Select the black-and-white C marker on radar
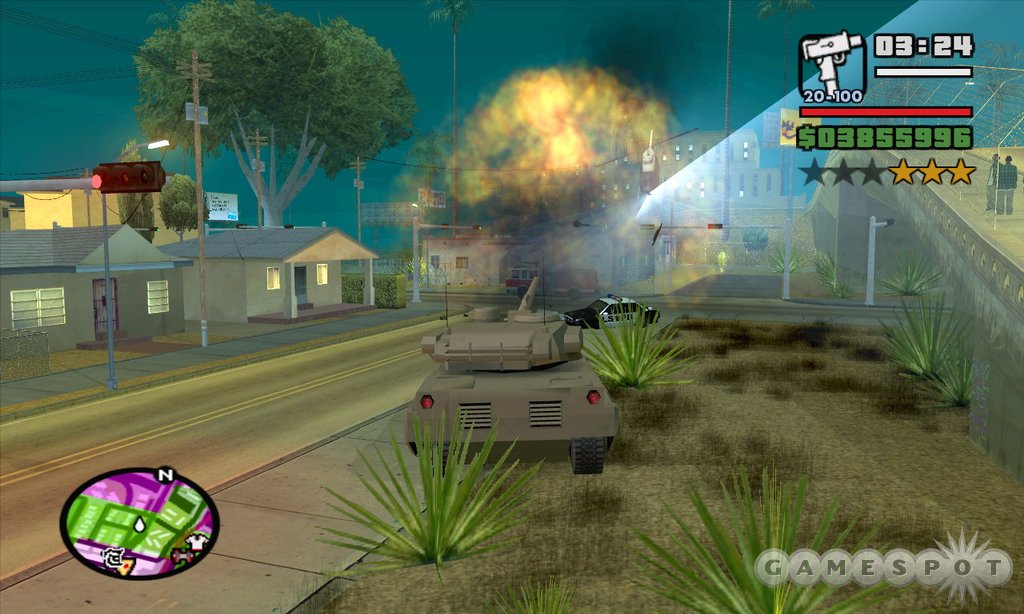Screen dimensions: 1024x614 tap(114, 556)
